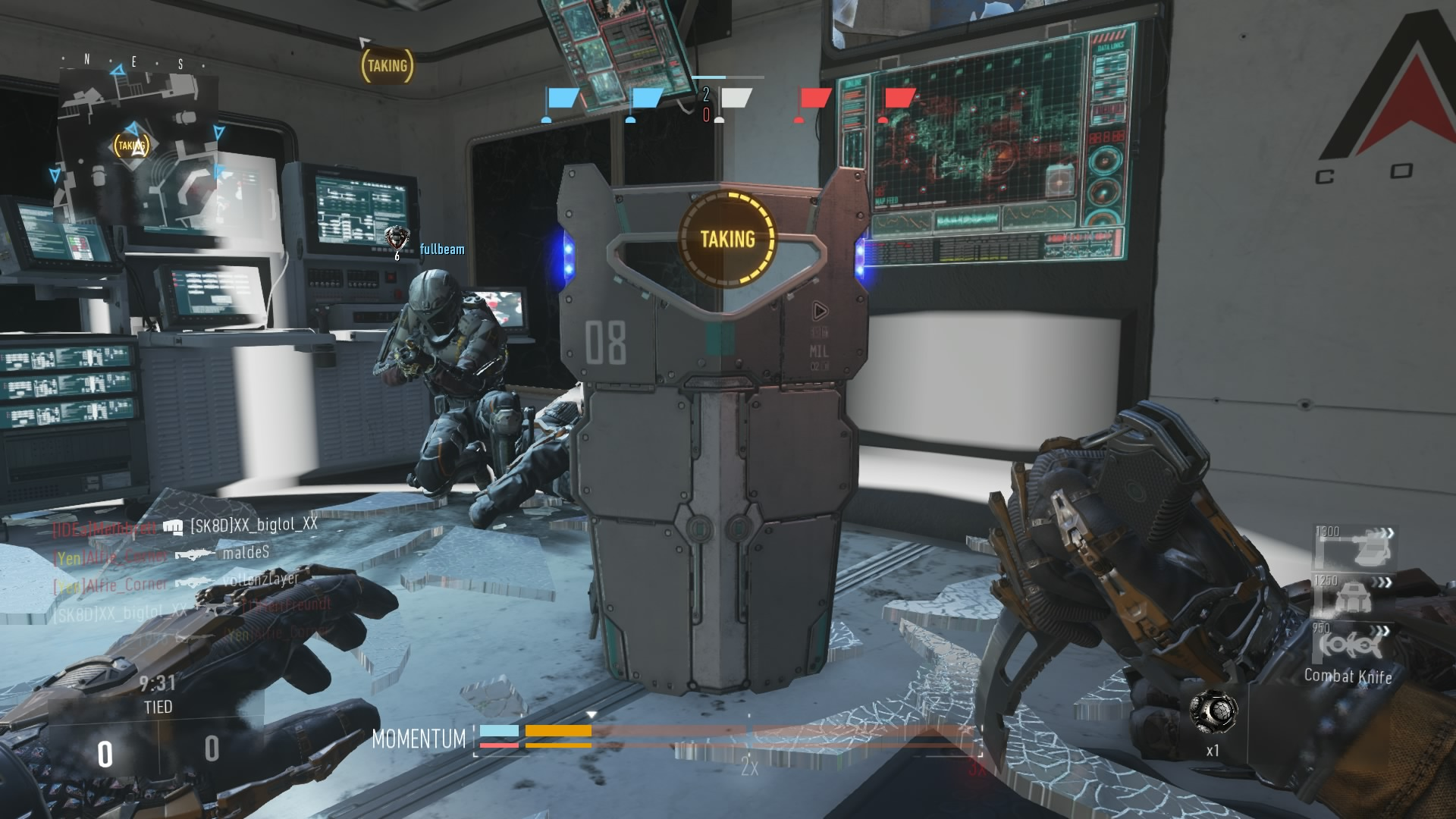The image size is (1456, 819).
Task: Select the grenade equipment icon
Action: click(x=1213, y=713)
